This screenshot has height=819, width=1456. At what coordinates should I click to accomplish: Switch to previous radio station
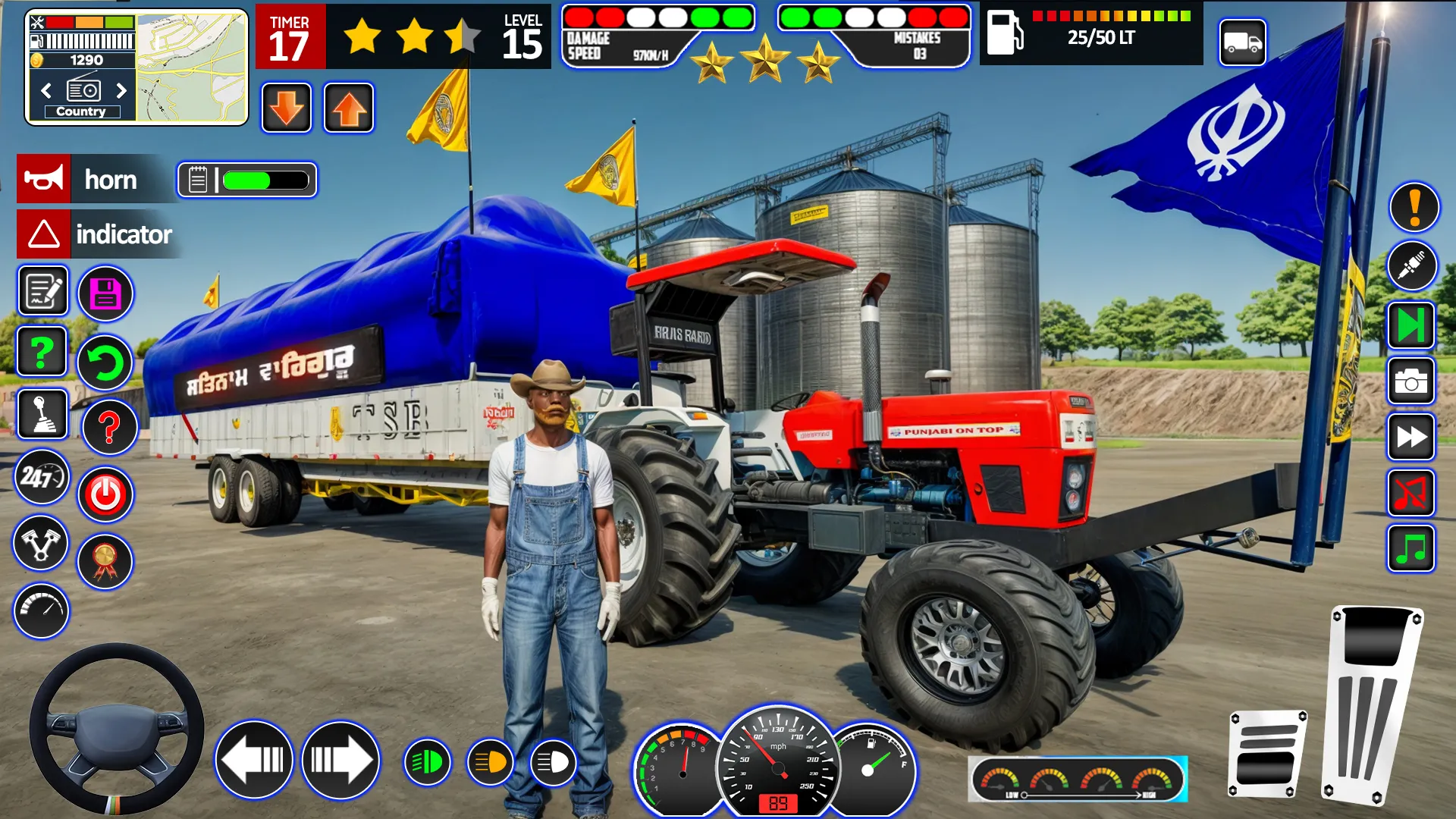[46, 91]
